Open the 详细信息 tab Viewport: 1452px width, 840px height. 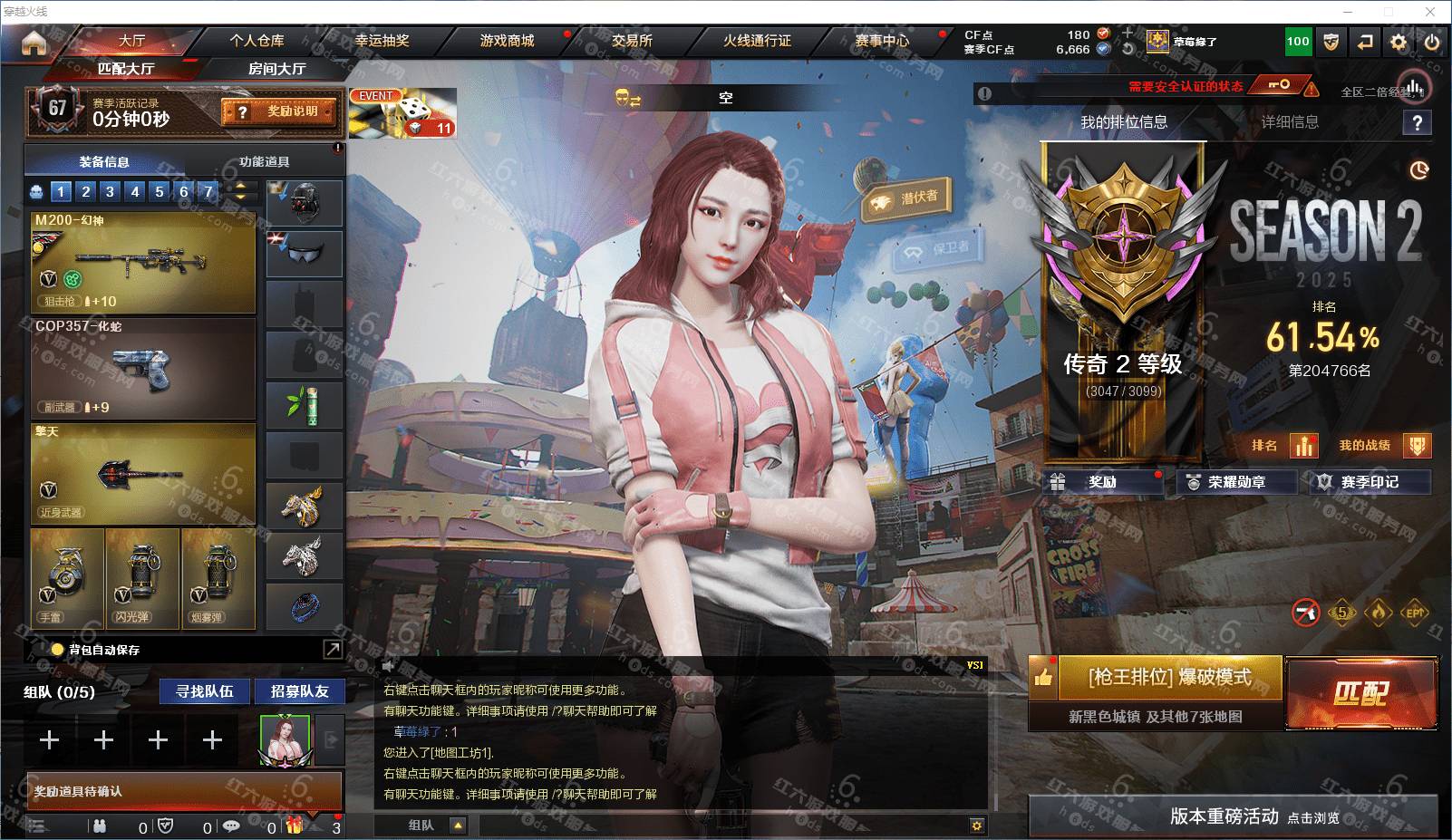click(1290, 122)
